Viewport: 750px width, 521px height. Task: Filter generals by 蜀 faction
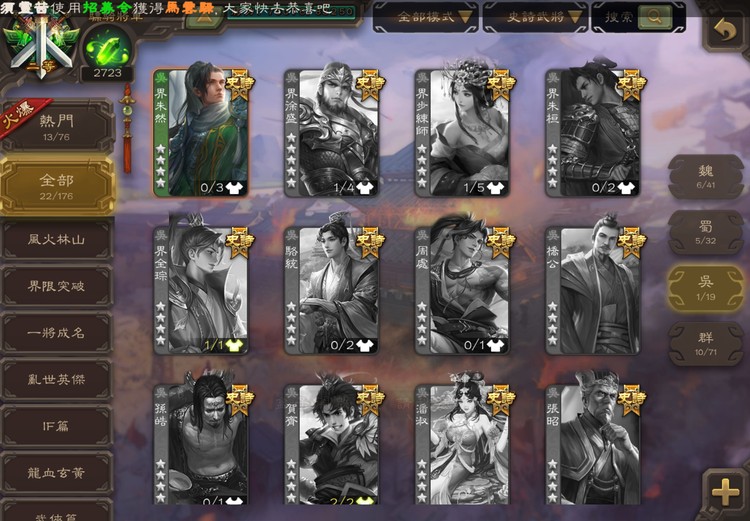point(706,232)
